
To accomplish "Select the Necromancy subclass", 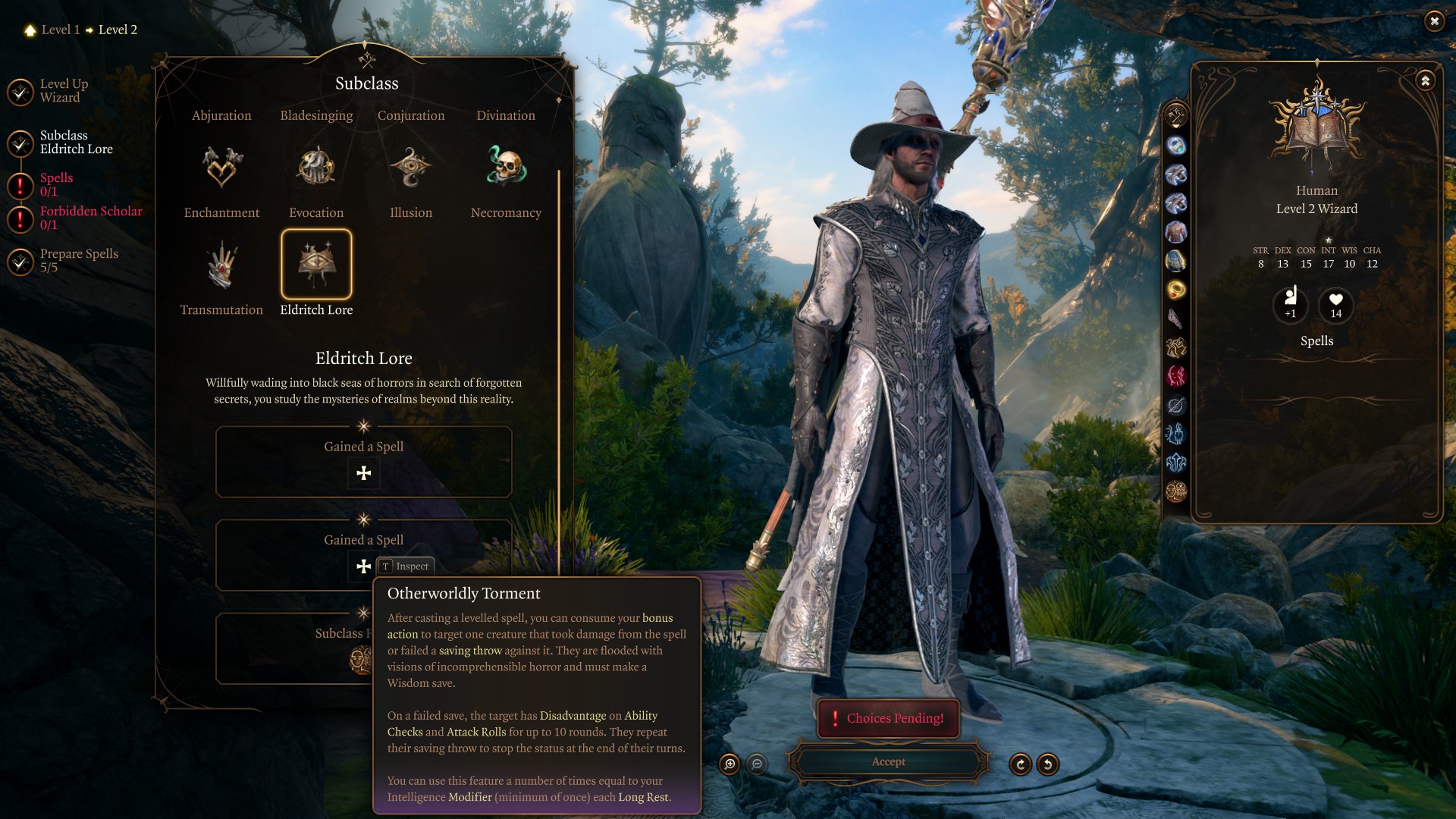I will [x=506, y=168].
